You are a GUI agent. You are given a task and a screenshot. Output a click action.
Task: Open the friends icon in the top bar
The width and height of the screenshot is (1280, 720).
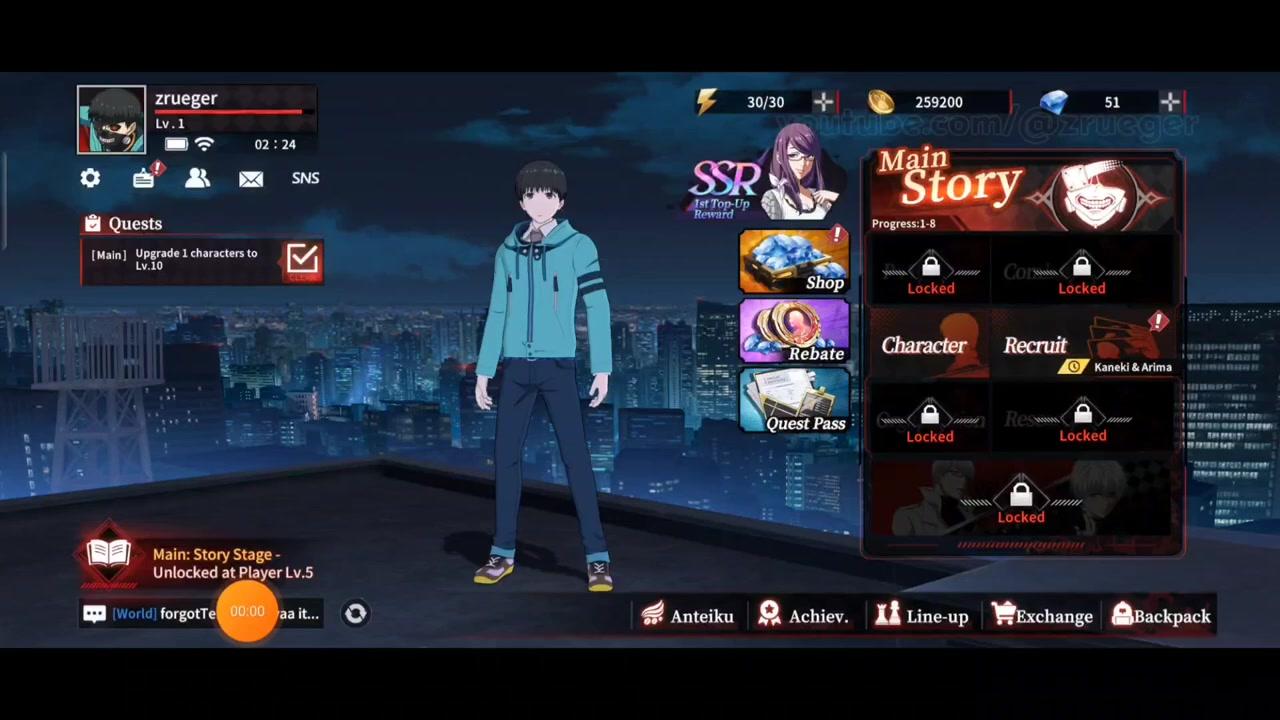197,178
